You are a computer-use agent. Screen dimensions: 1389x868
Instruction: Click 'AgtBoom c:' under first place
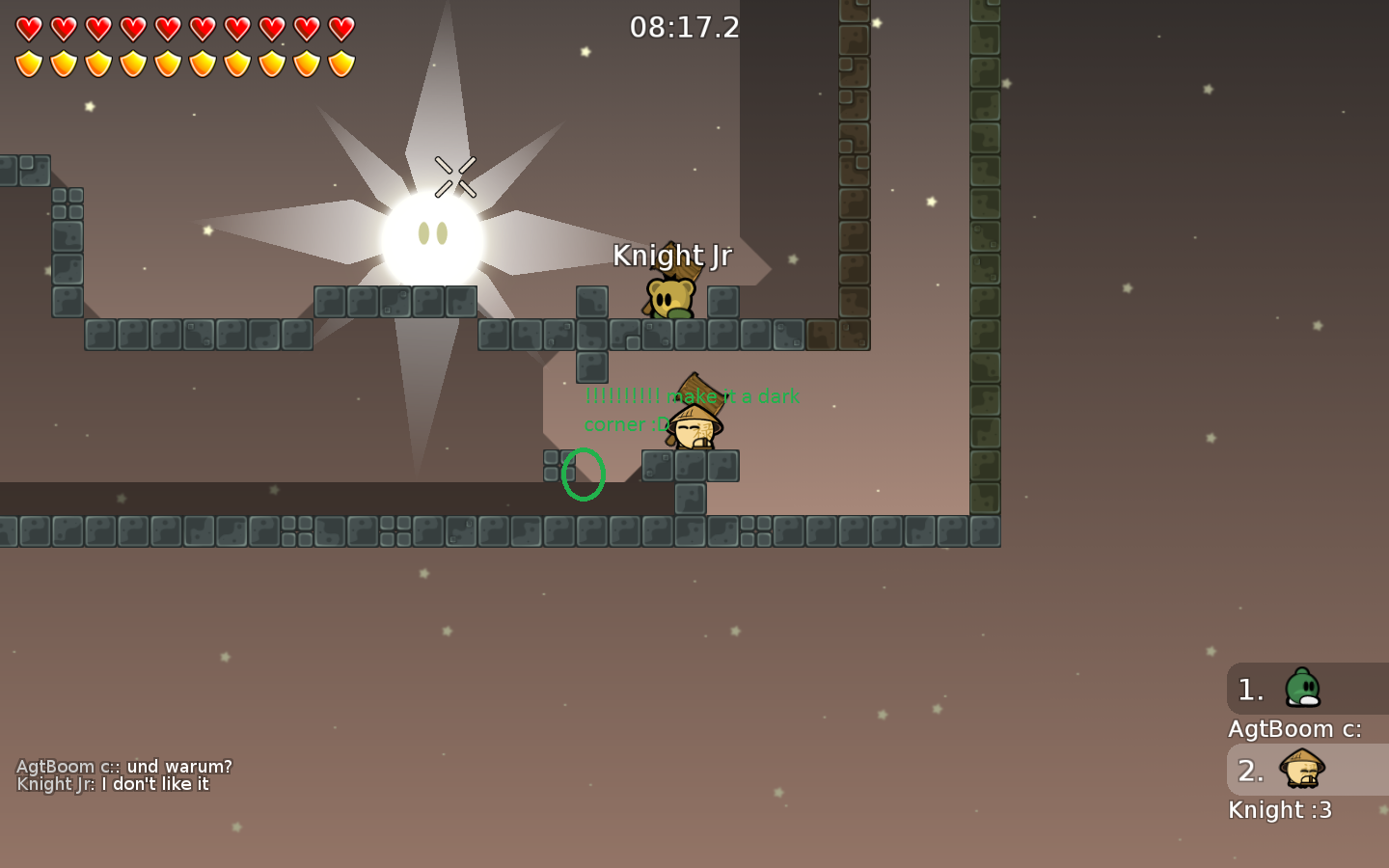click(x=1294, y=729)
